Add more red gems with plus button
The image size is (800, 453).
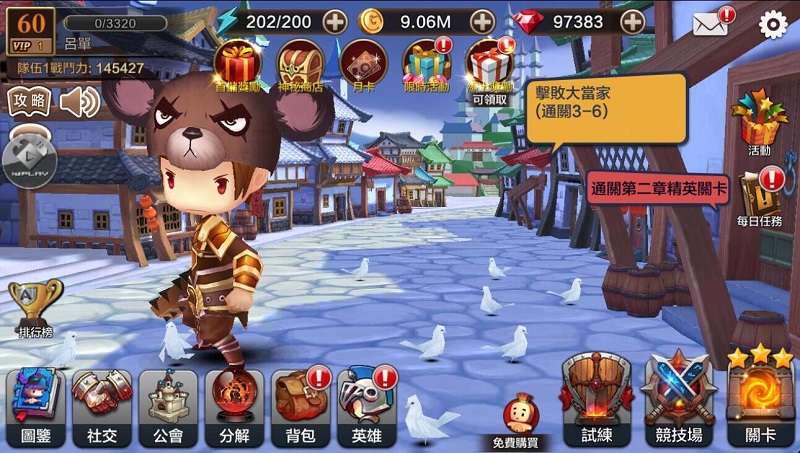[x=632, y=21]
